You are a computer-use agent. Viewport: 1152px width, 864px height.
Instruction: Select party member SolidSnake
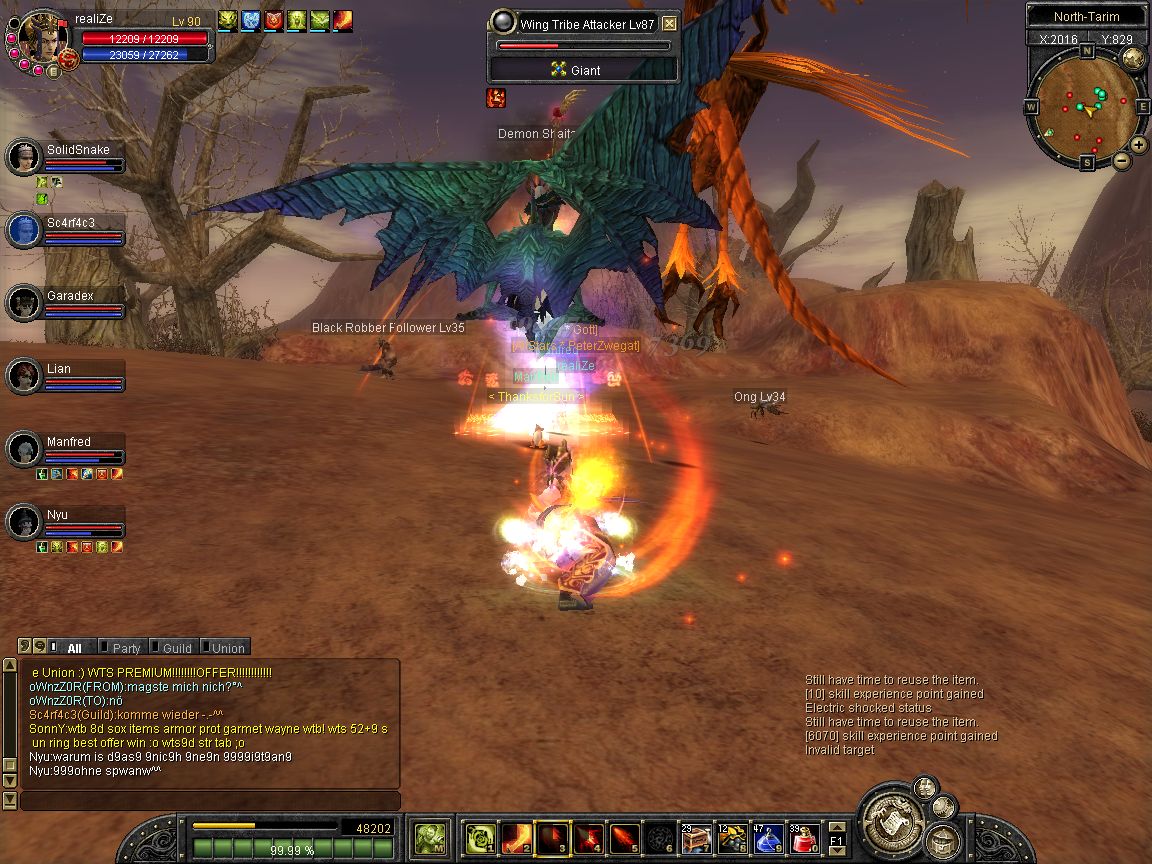pyautogui.click(x=78, y=150)
